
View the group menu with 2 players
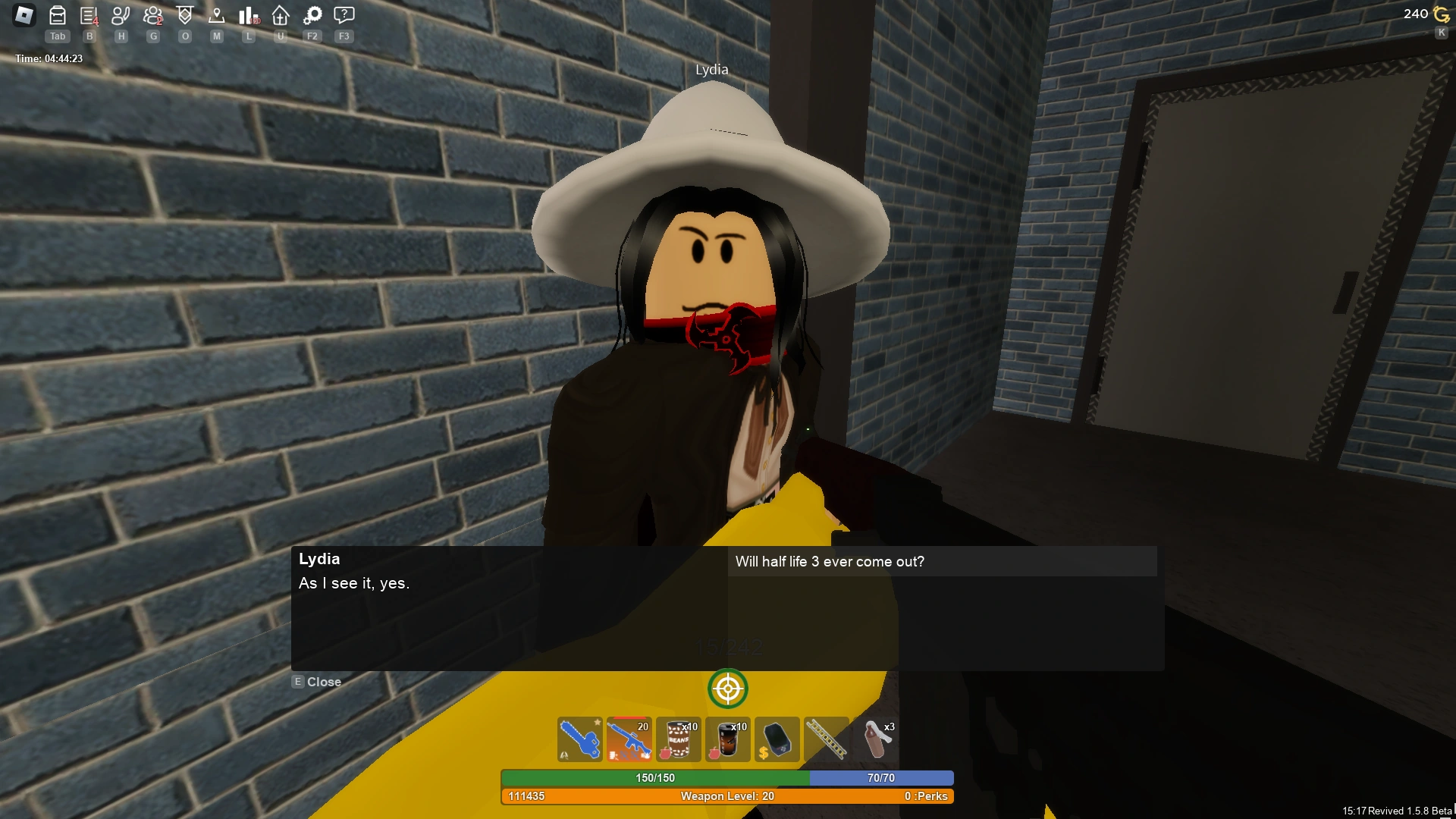pyautogui.click(x=152, y=15)
